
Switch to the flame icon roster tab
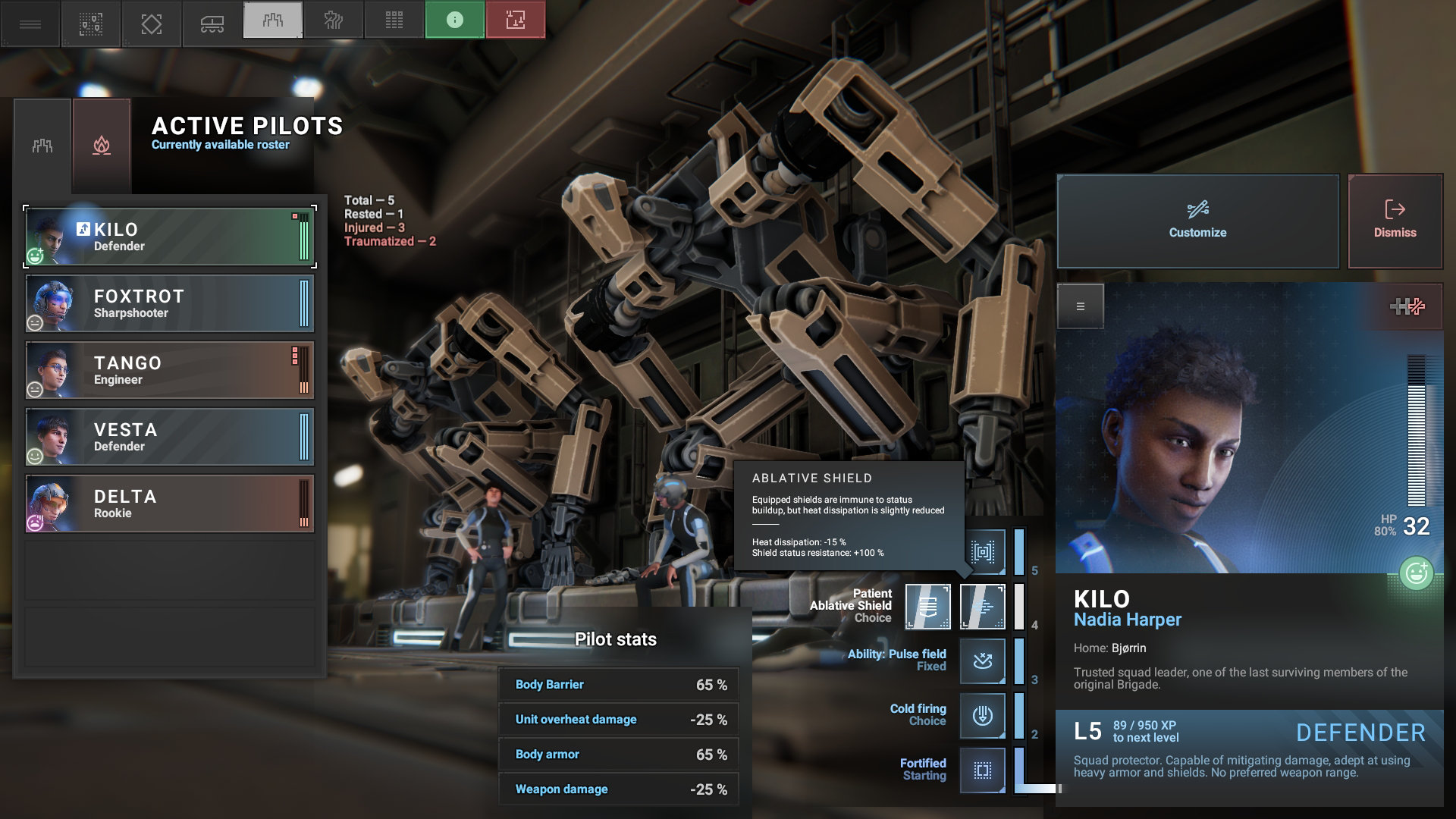click(102, 145)
